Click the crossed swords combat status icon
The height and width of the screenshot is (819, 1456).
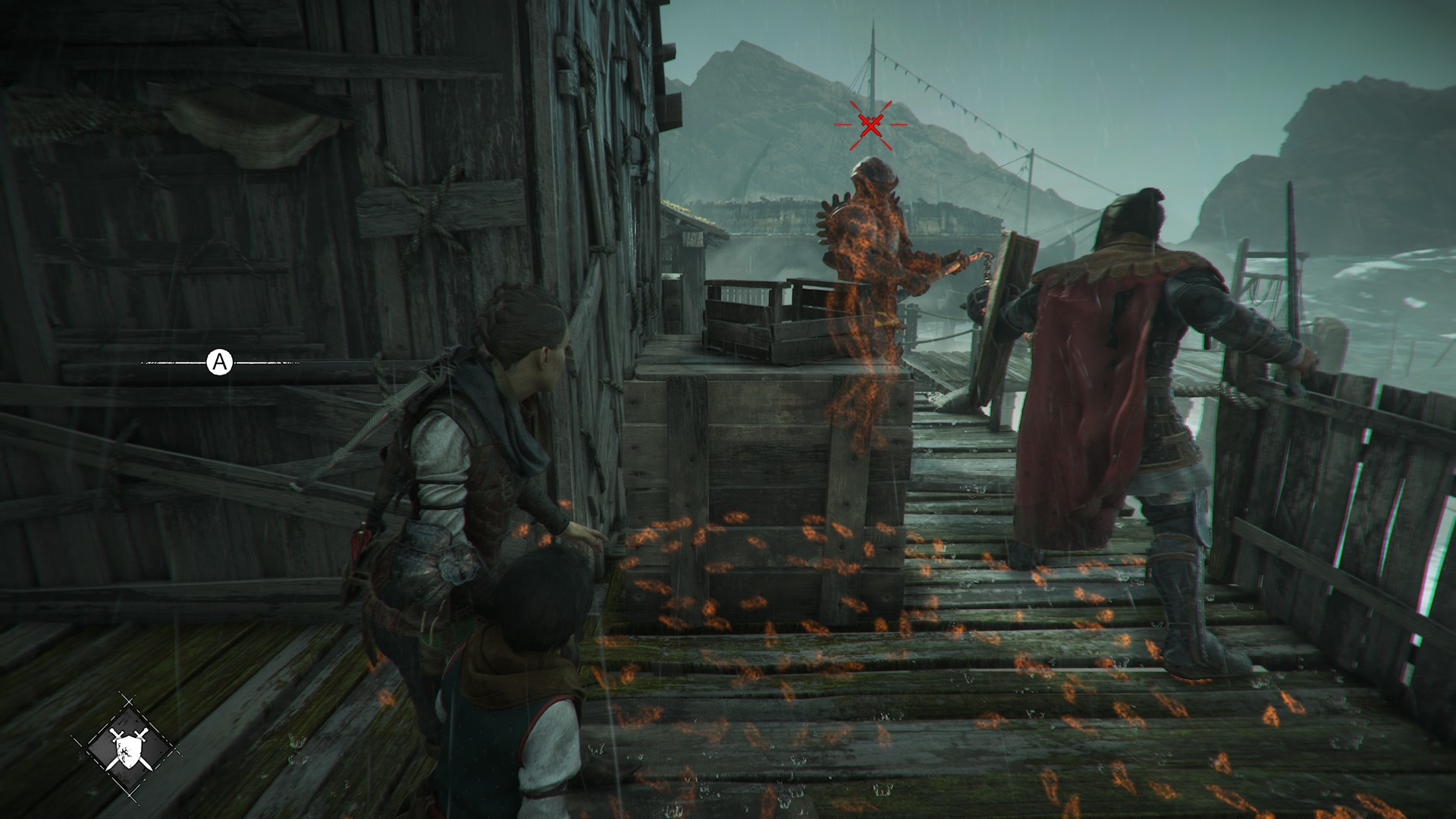(x=127, y=747)
